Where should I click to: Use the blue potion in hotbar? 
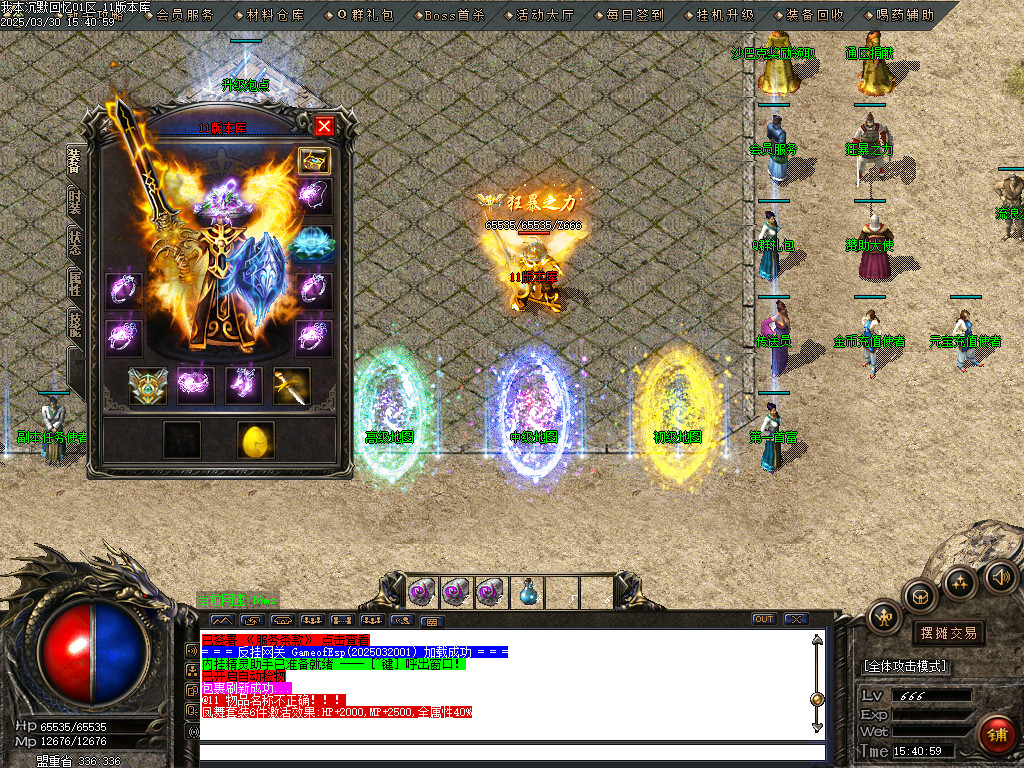pyautogui.click(x=528, y=592)
